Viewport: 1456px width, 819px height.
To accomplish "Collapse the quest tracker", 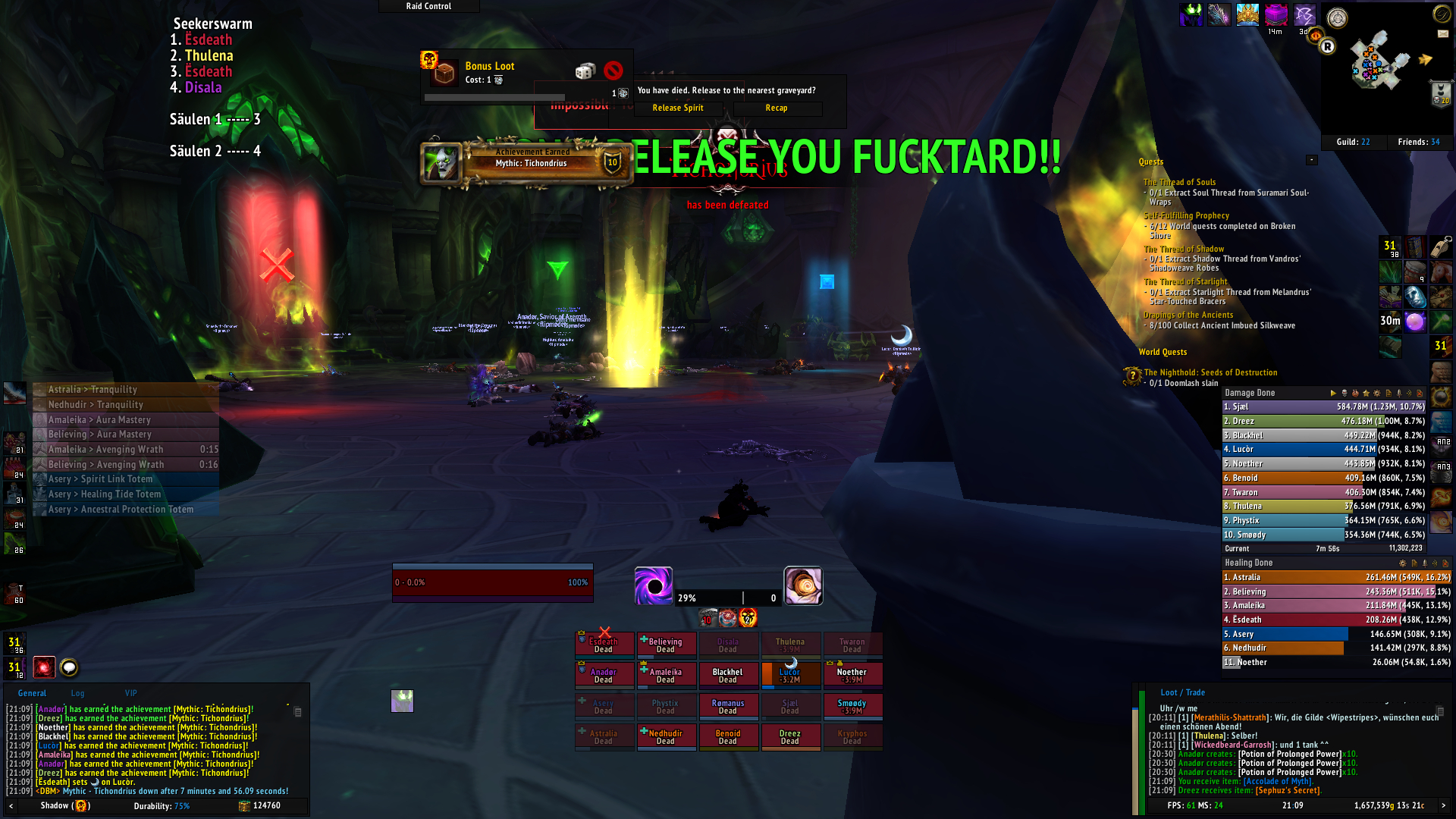I will pos(1312,160).
